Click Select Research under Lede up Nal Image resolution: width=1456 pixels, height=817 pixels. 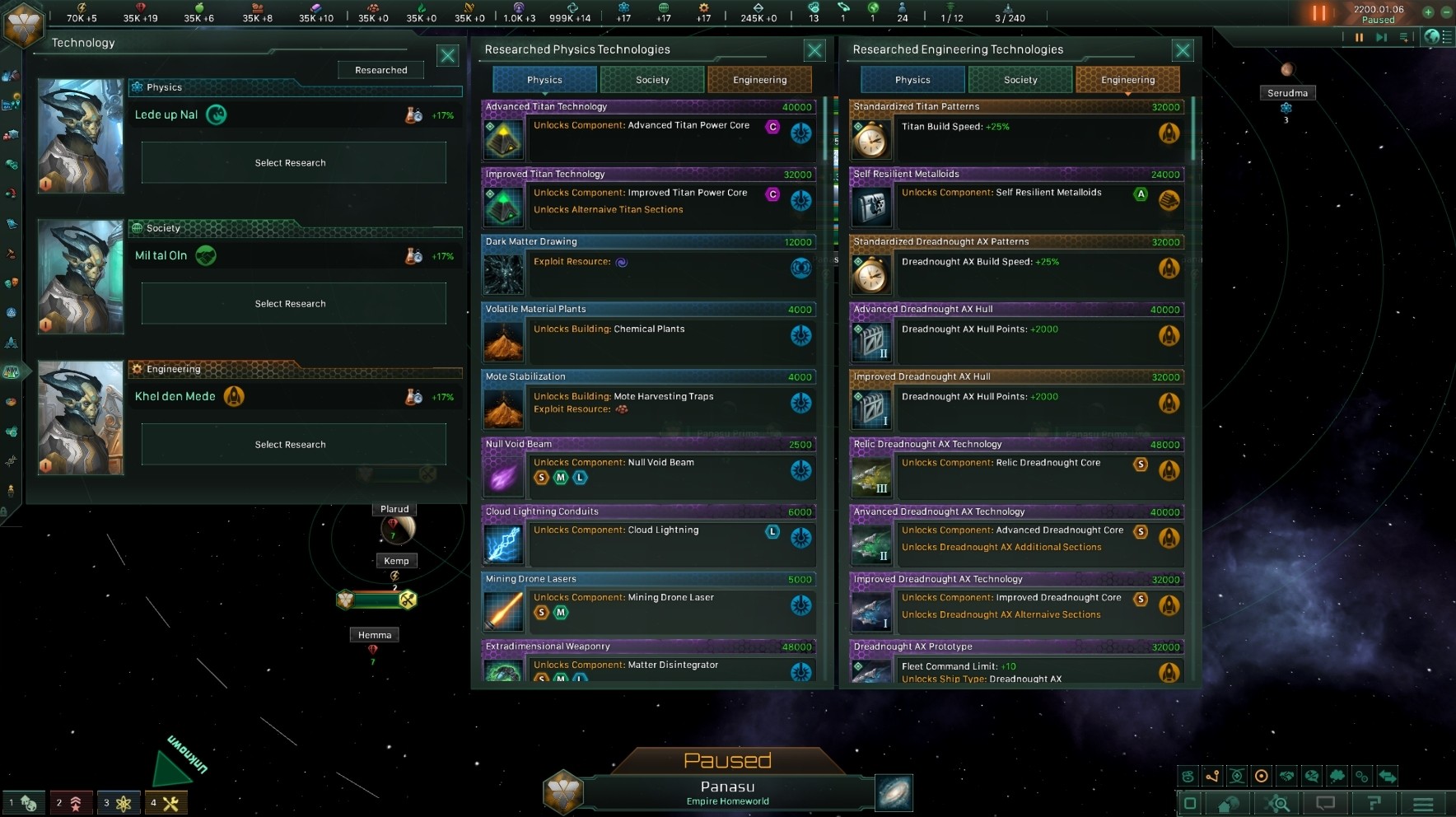point(292,162)
